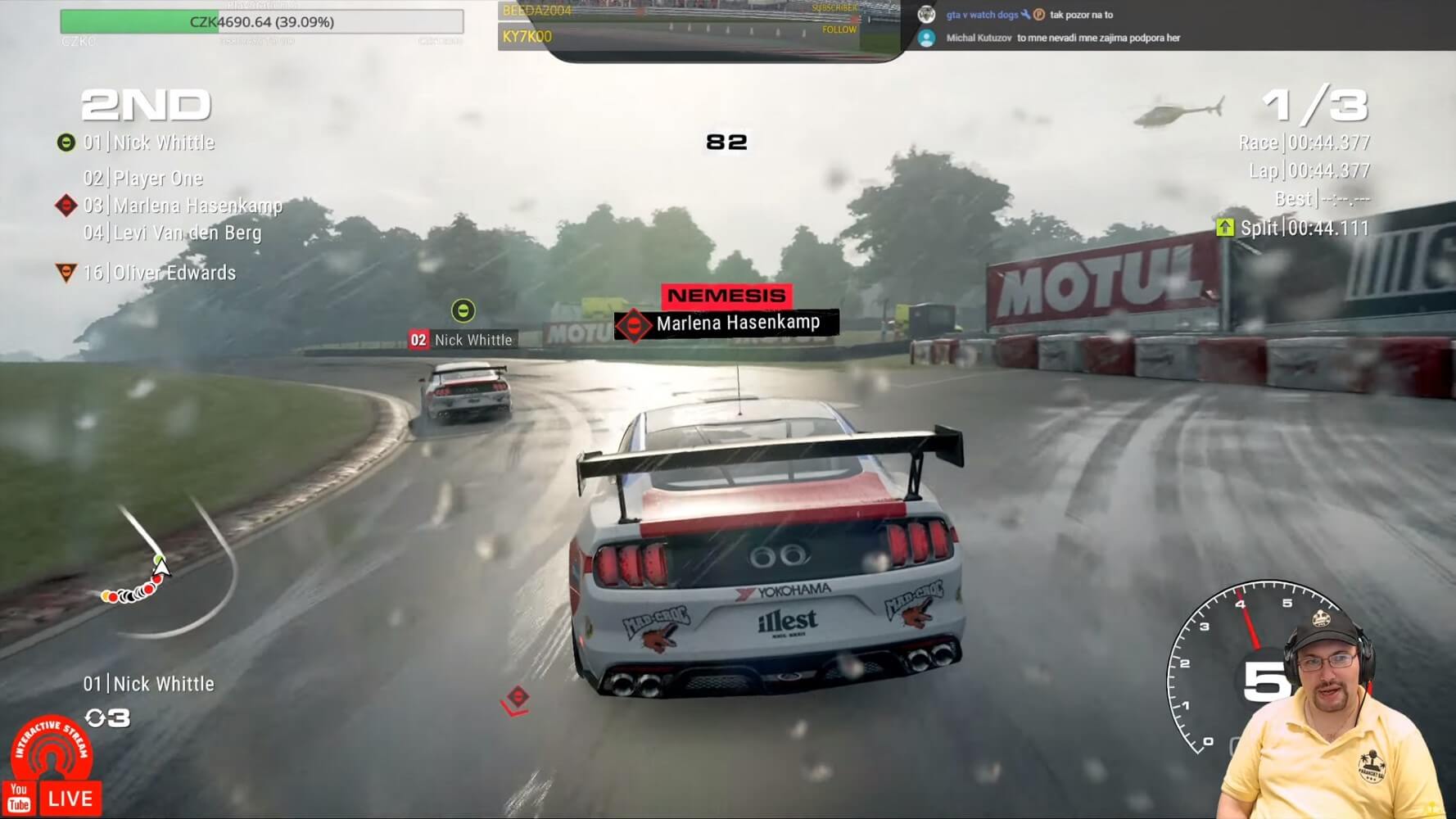Click the YouTube LIVE badge
Image resolution: width=1456 pixels, height=819 pixels.
[x=52, y=798]
